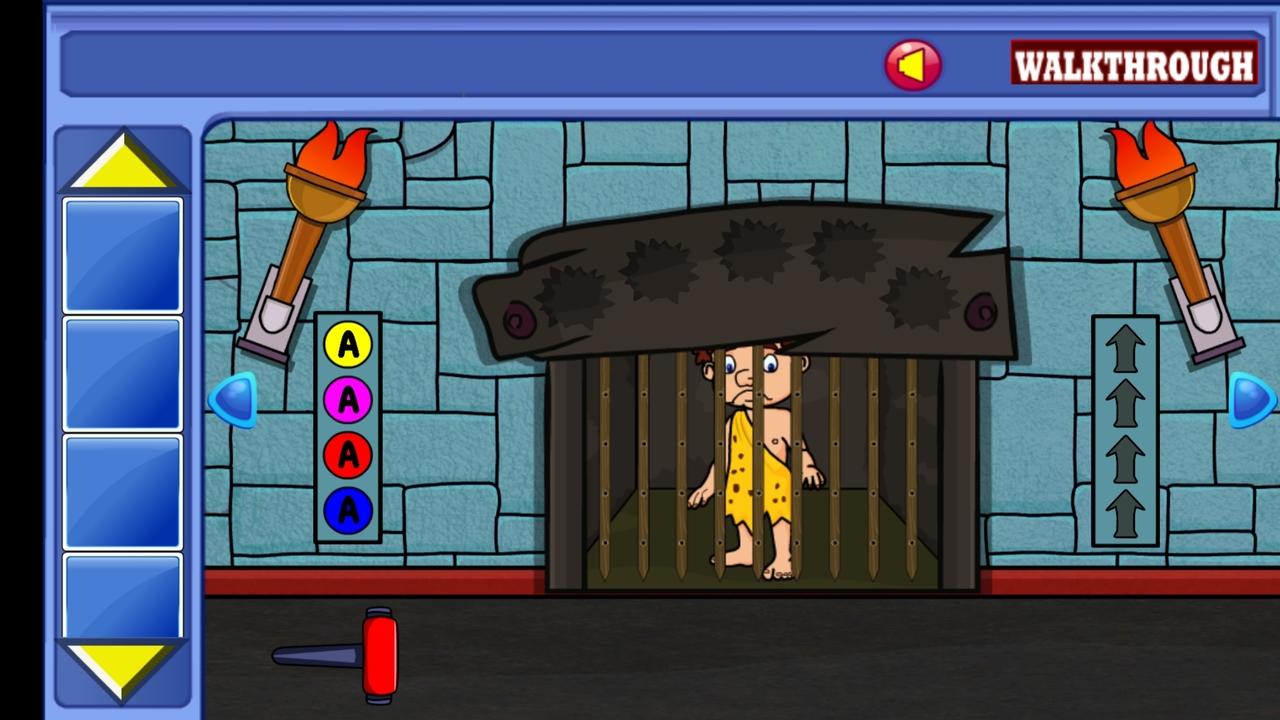The height and width of the screenshot is (720, 1280).
Task: Click the second arrow on the right panel
Action: [x=1125, y=400]
